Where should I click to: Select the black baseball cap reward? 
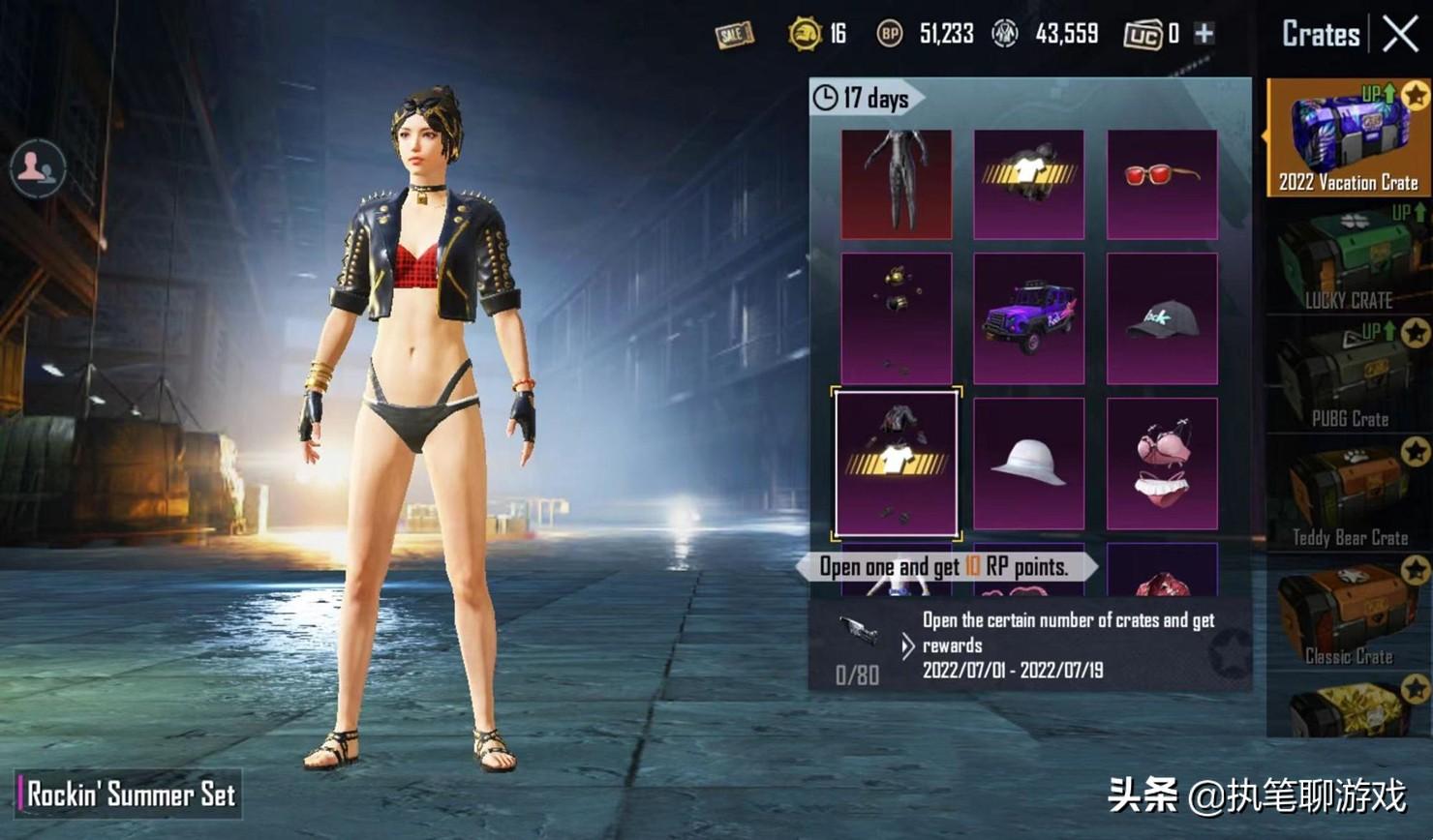tap(1161, 318)
